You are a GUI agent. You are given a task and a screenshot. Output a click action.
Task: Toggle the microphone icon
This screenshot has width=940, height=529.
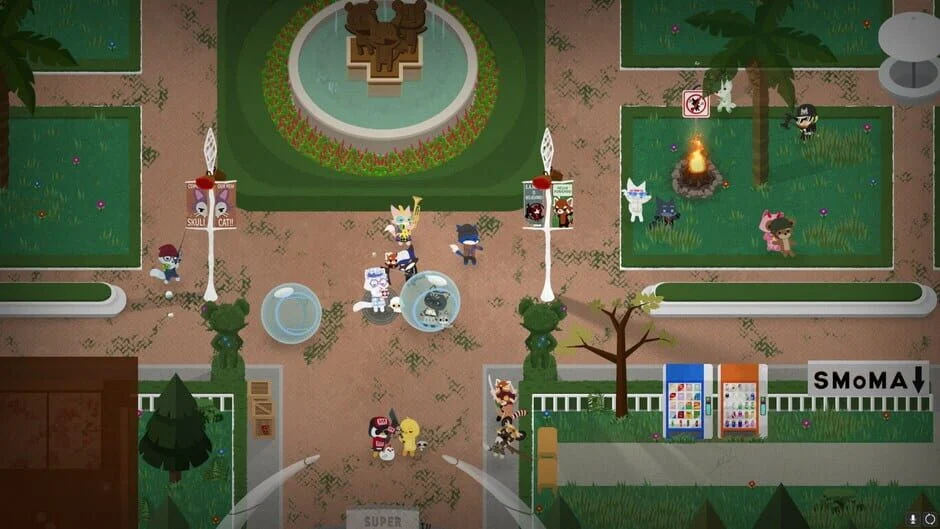pos(914,519)
